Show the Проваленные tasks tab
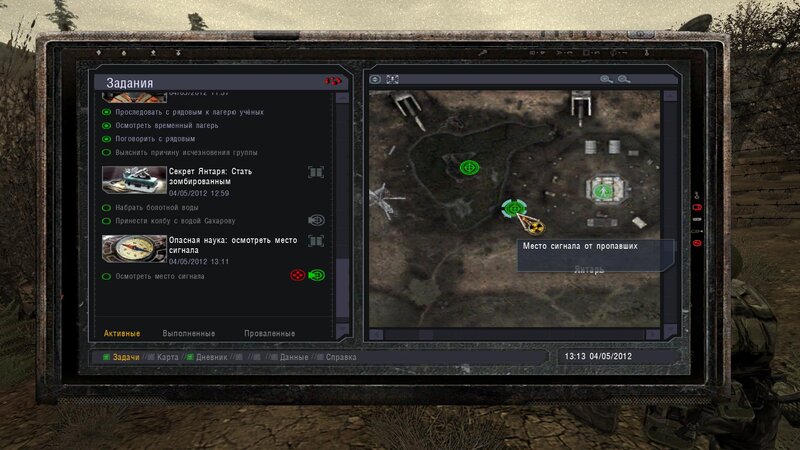 pyautogui.click(x=269, y=333)
